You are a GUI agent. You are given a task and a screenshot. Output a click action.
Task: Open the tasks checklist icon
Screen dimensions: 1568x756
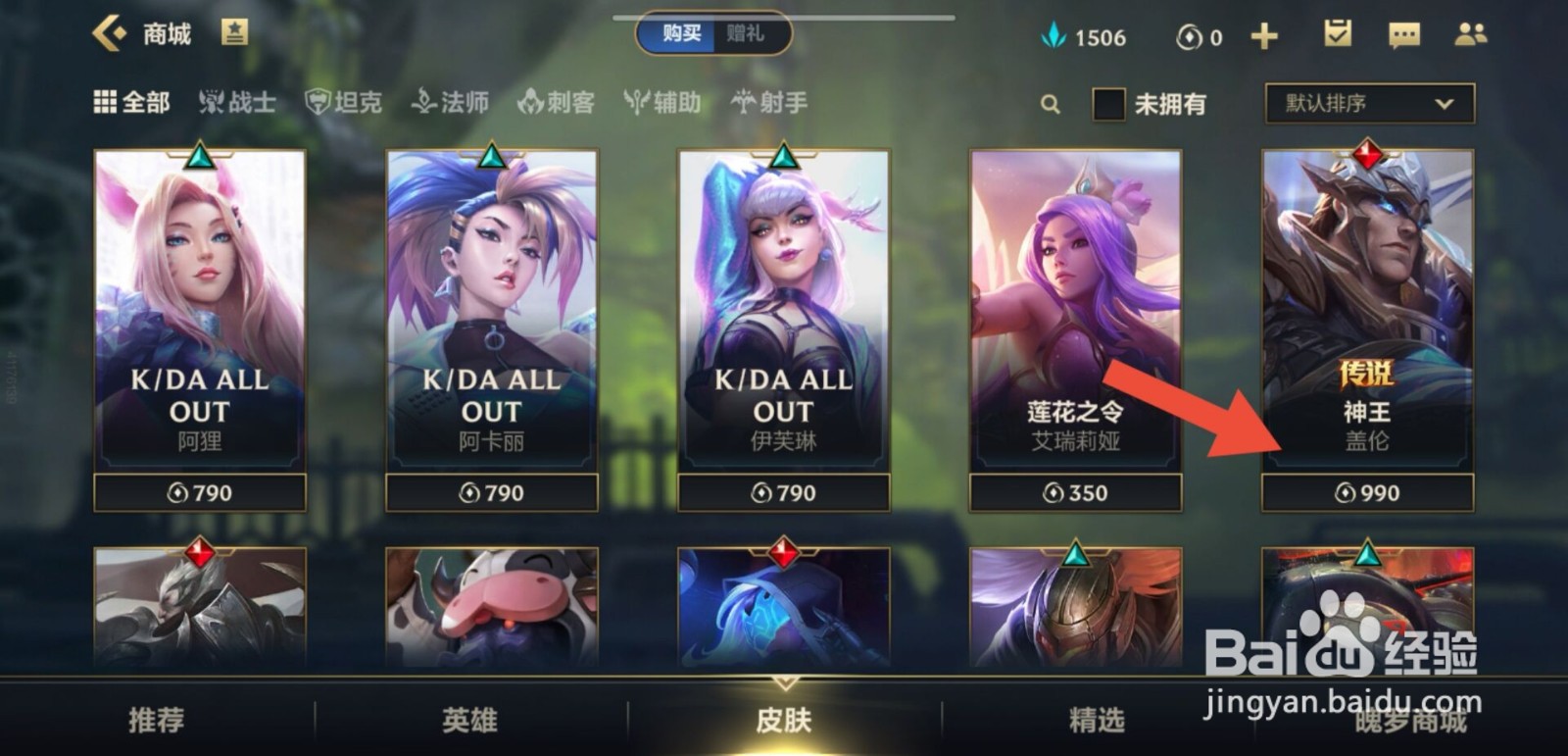[1336, 35]
